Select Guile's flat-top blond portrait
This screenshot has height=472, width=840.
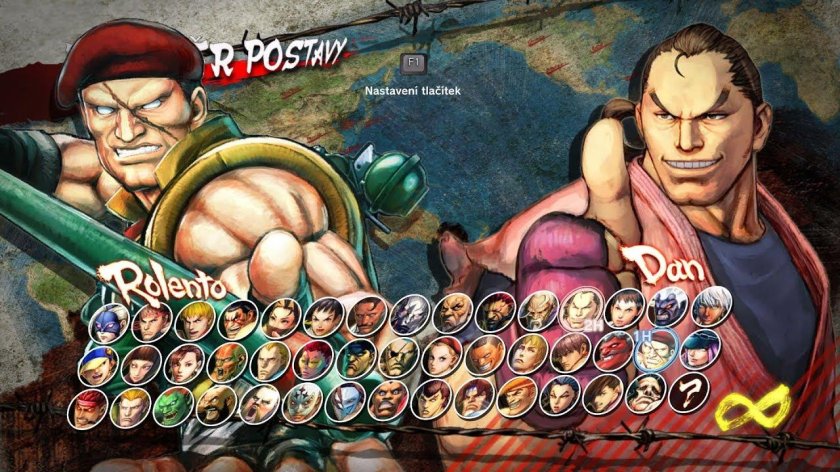(270, 360)
